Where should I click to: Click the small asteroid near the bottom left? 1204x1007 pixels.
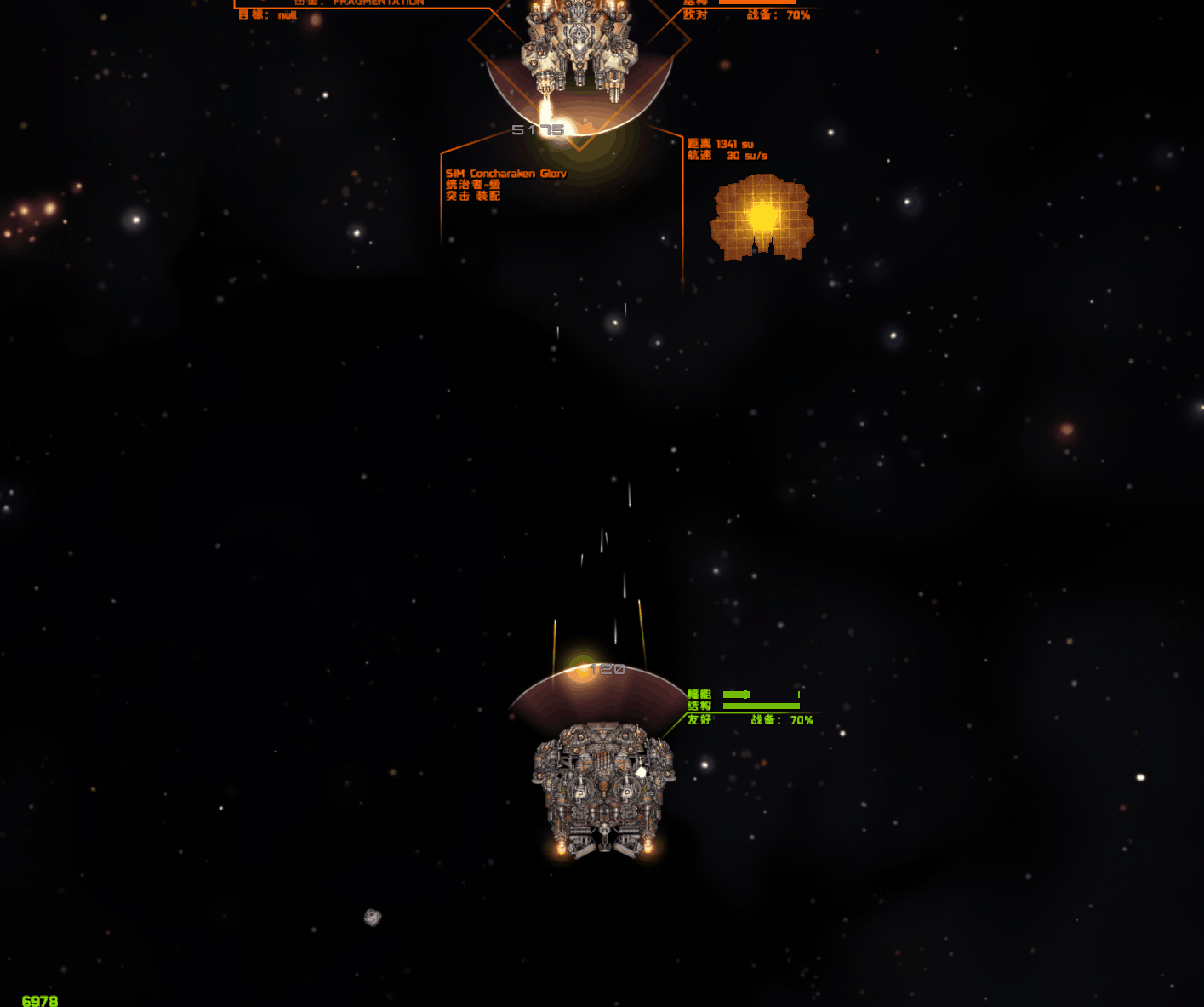click(x=372, y=916)
